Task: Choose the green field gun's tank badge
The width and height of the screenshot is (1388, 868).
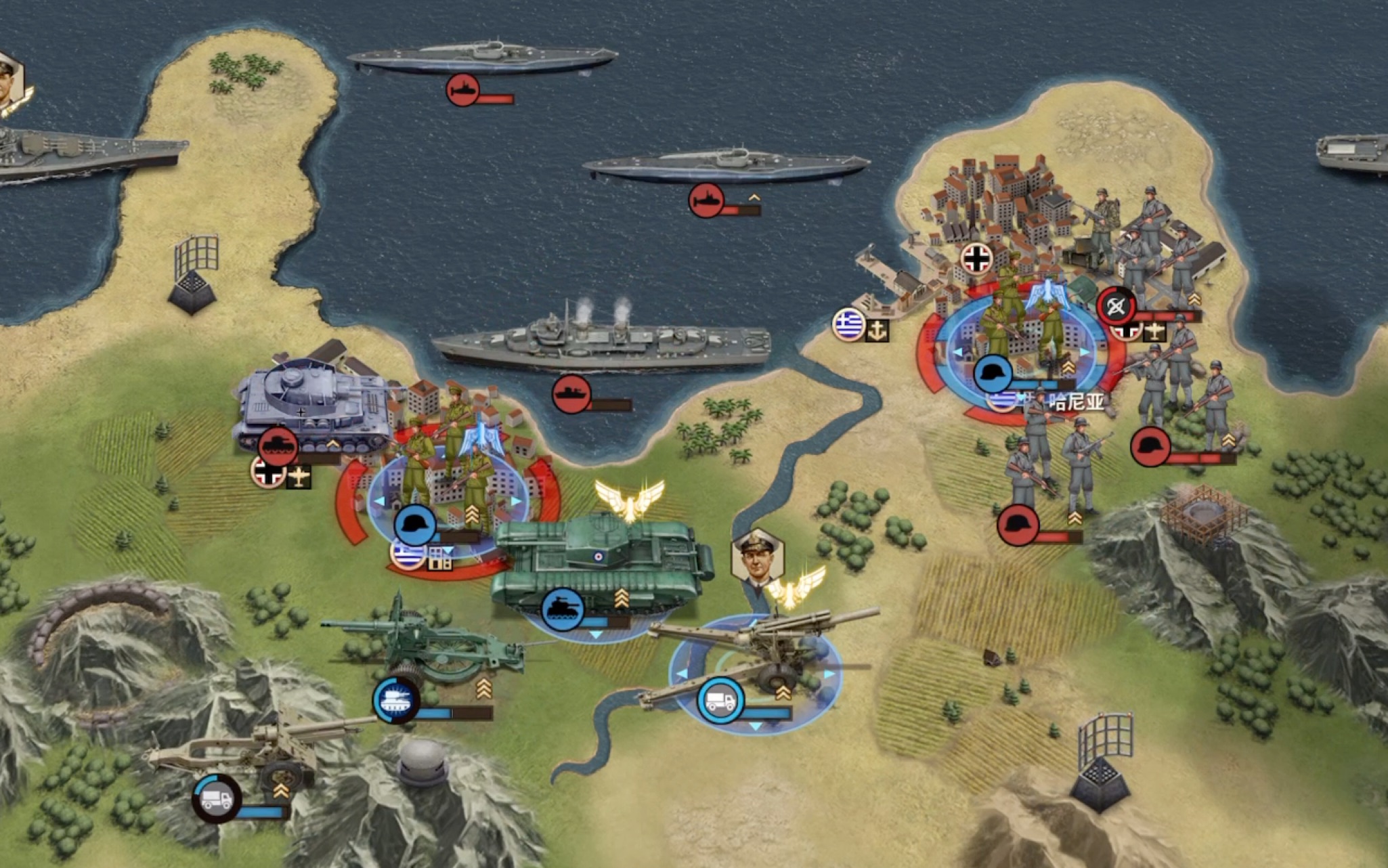Action: point(396,699)
